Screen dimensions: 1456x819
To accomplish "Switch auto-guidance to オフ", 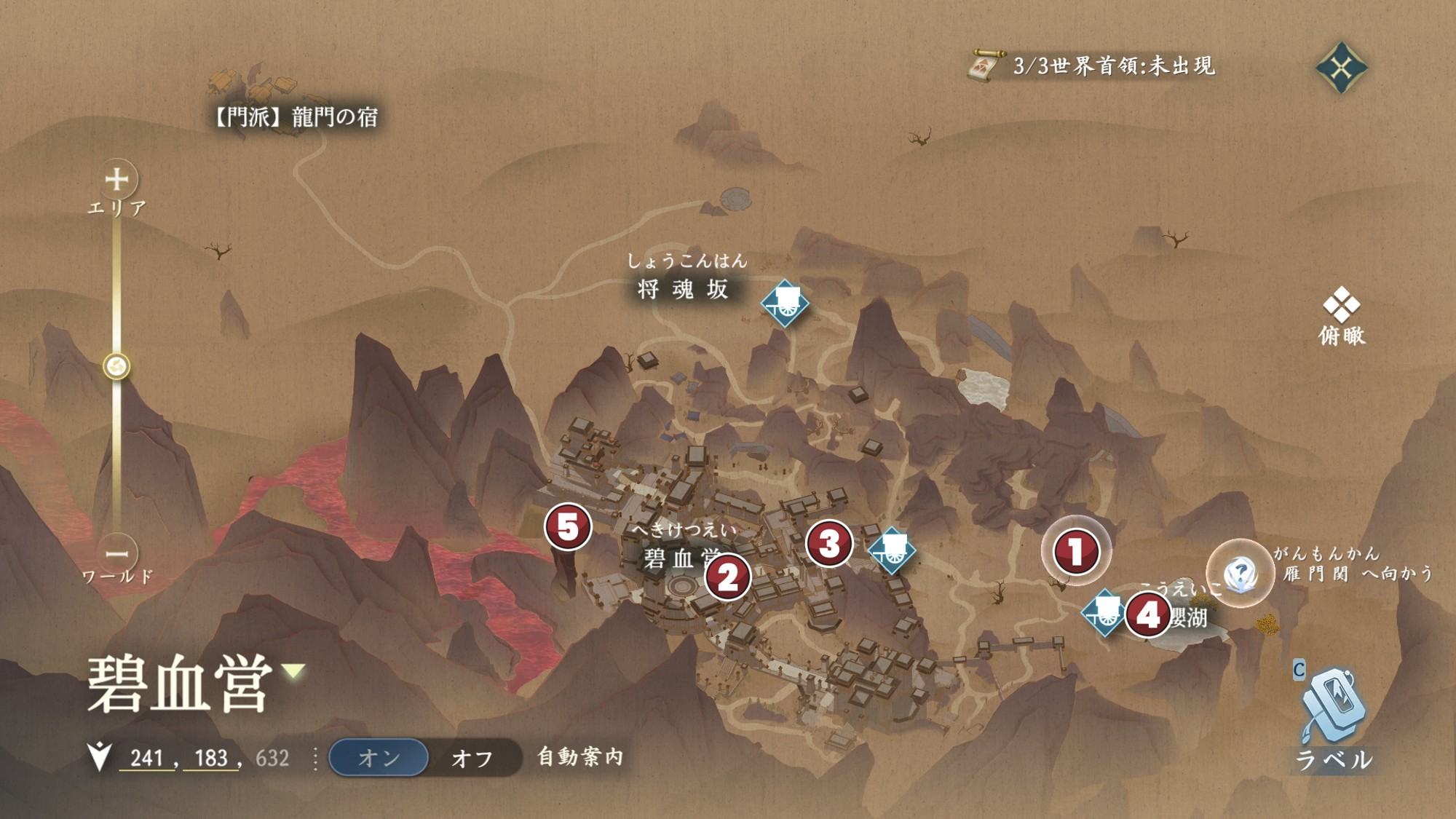I will (472, 758).
